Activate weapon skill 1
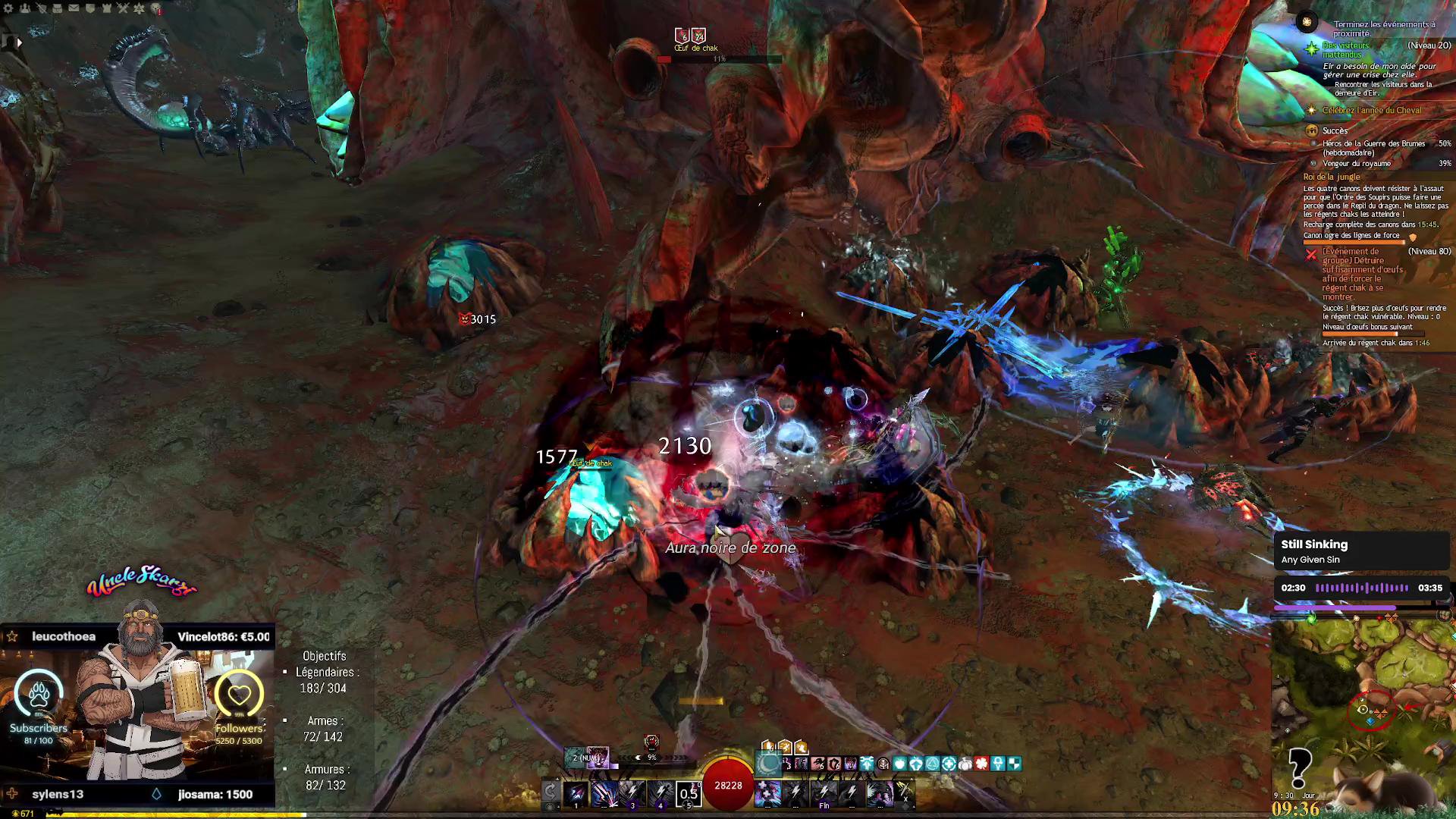 pyautogui.click(x=576, y=793)
